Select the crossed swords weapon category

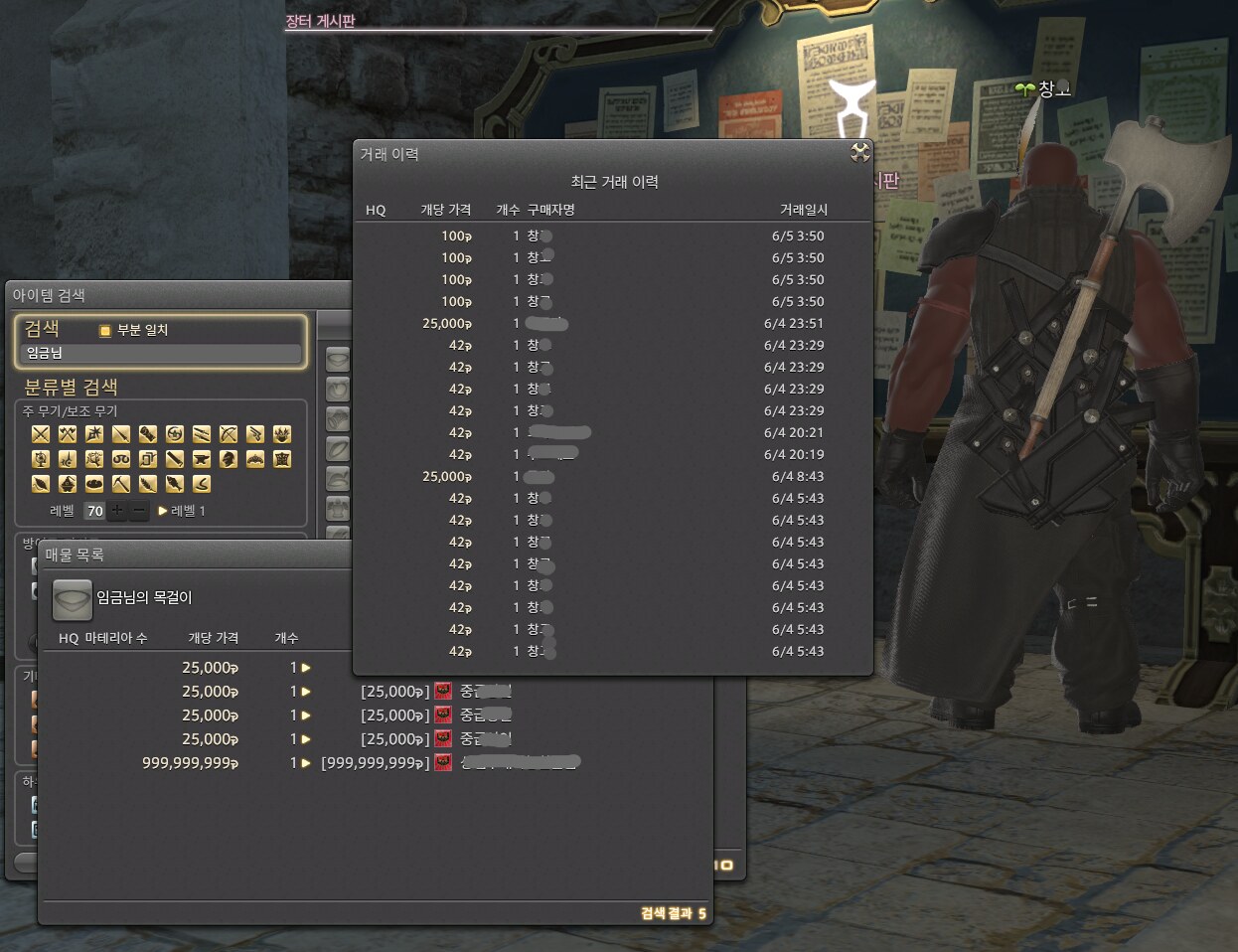(x=41, y=434)
